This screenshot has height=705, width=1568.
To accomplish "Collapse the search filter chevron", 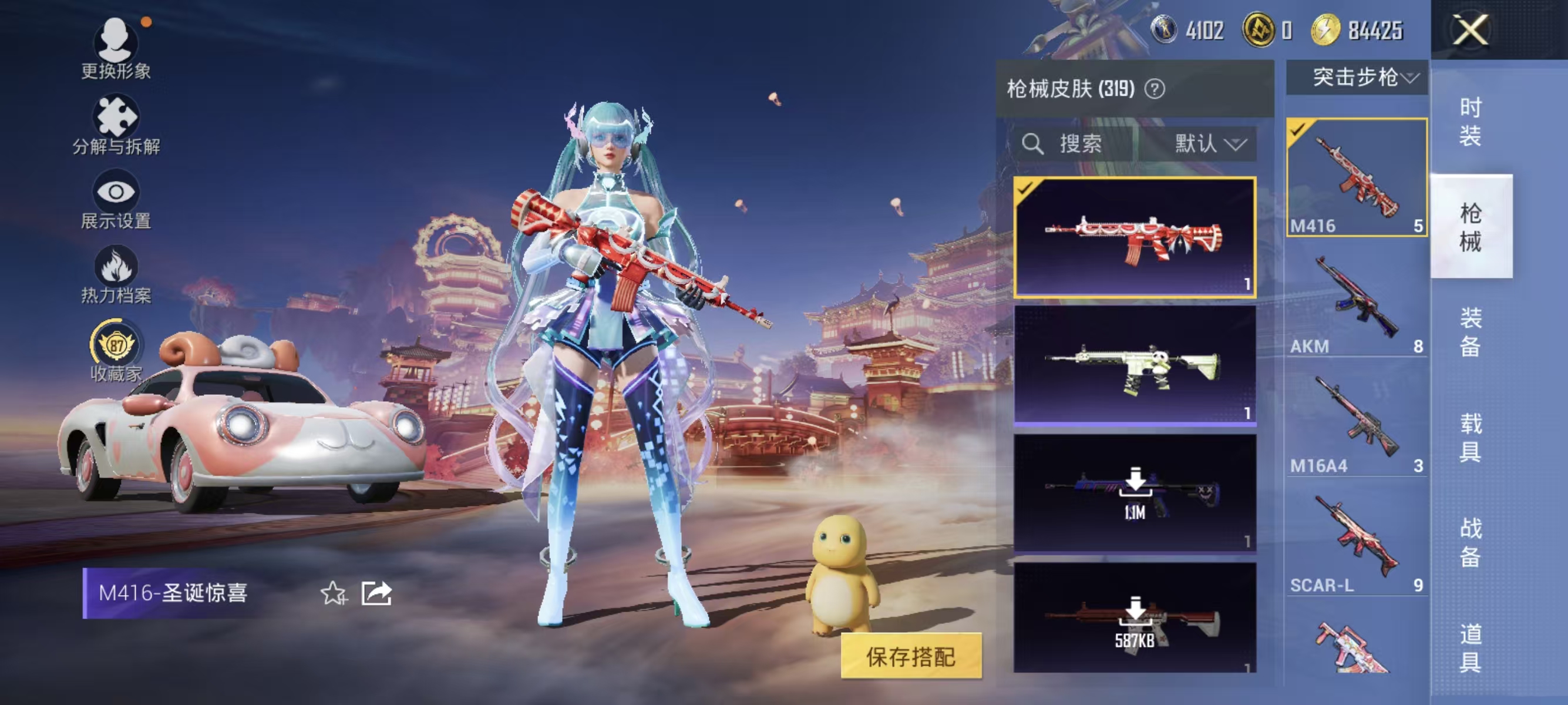I will [1234, 145].
